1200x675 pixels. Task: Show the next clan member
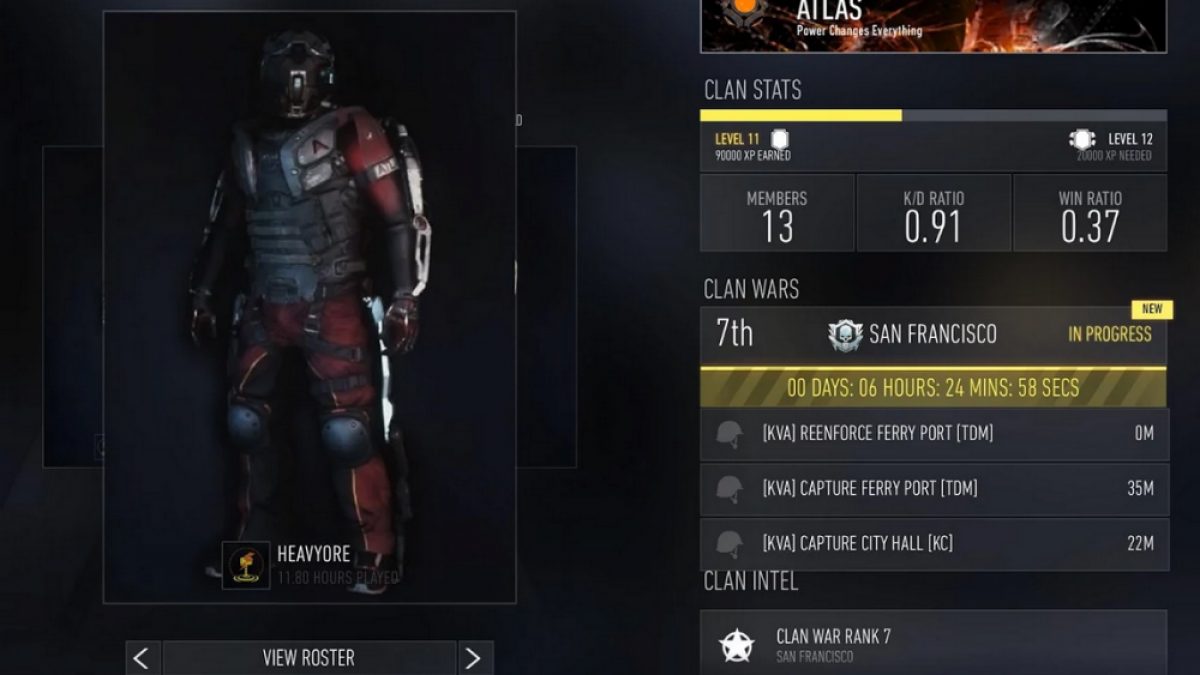(x=474, y=657)
